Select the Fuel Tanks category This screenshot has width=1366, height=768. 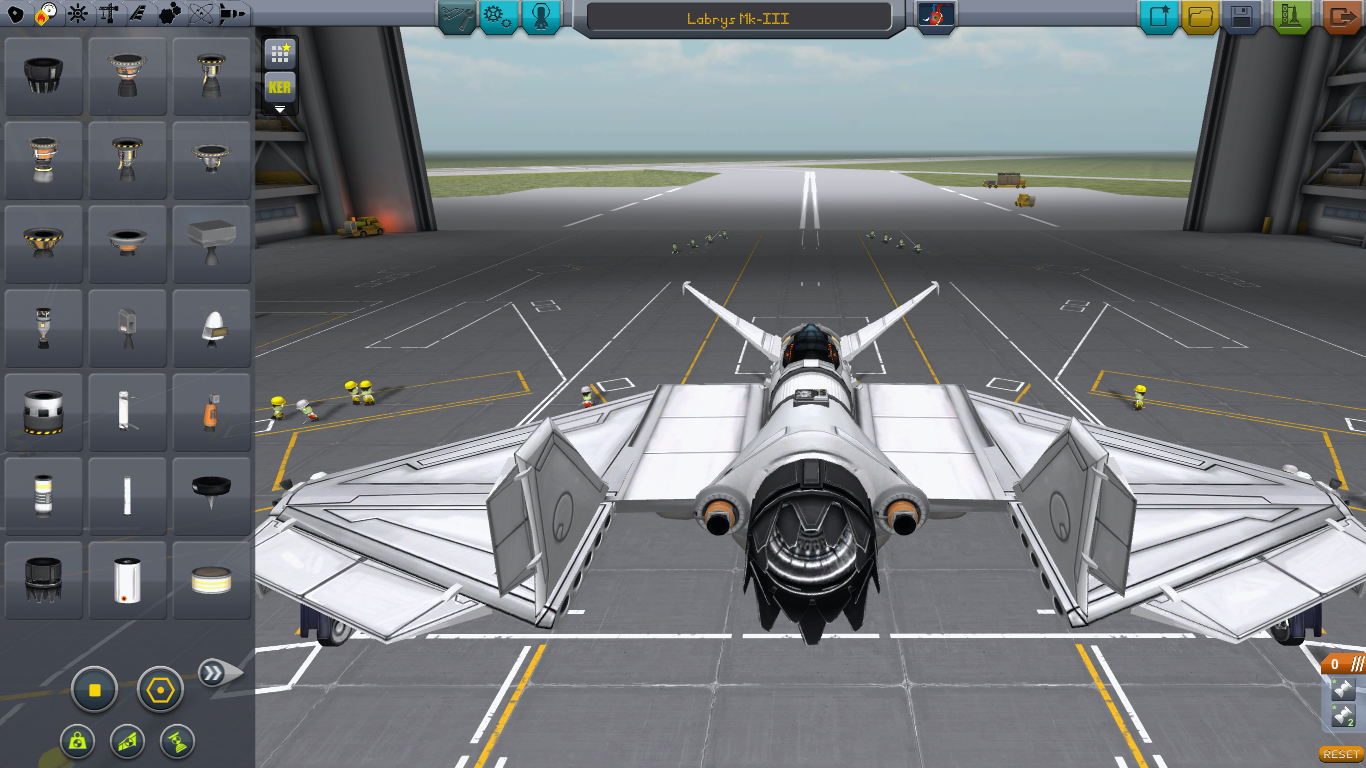47,14
